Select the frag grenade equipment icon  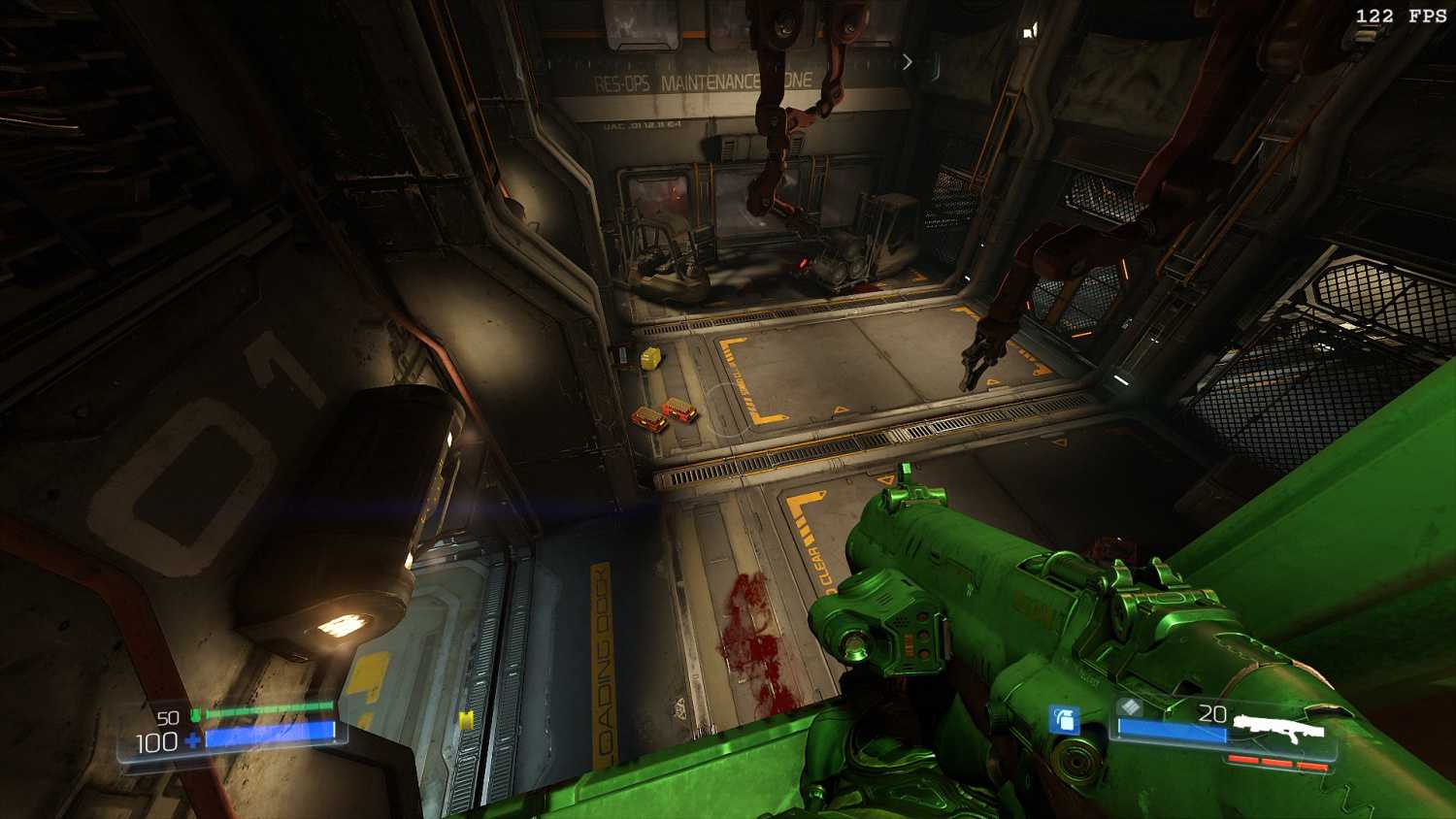pyautogui.click(x=1065, y=720)
